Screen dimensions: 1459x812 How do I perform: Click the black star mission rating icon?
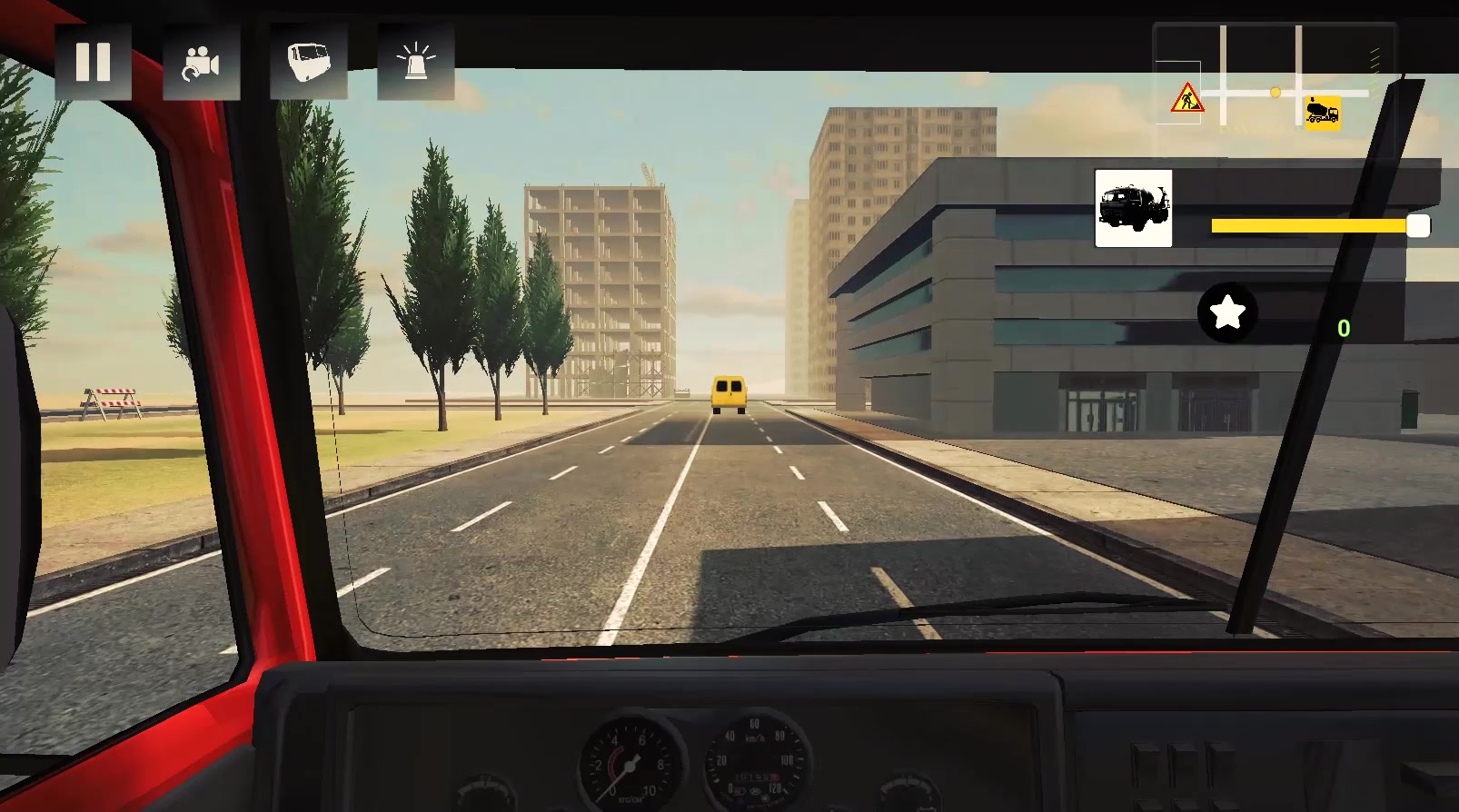pos(1227,314)
